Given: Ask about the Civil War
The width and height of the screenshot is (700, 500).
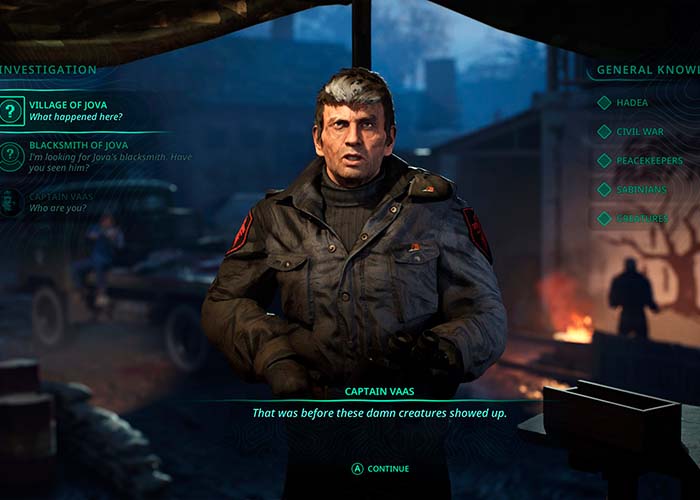Looking at the screenshot, I should click(640, 131).
